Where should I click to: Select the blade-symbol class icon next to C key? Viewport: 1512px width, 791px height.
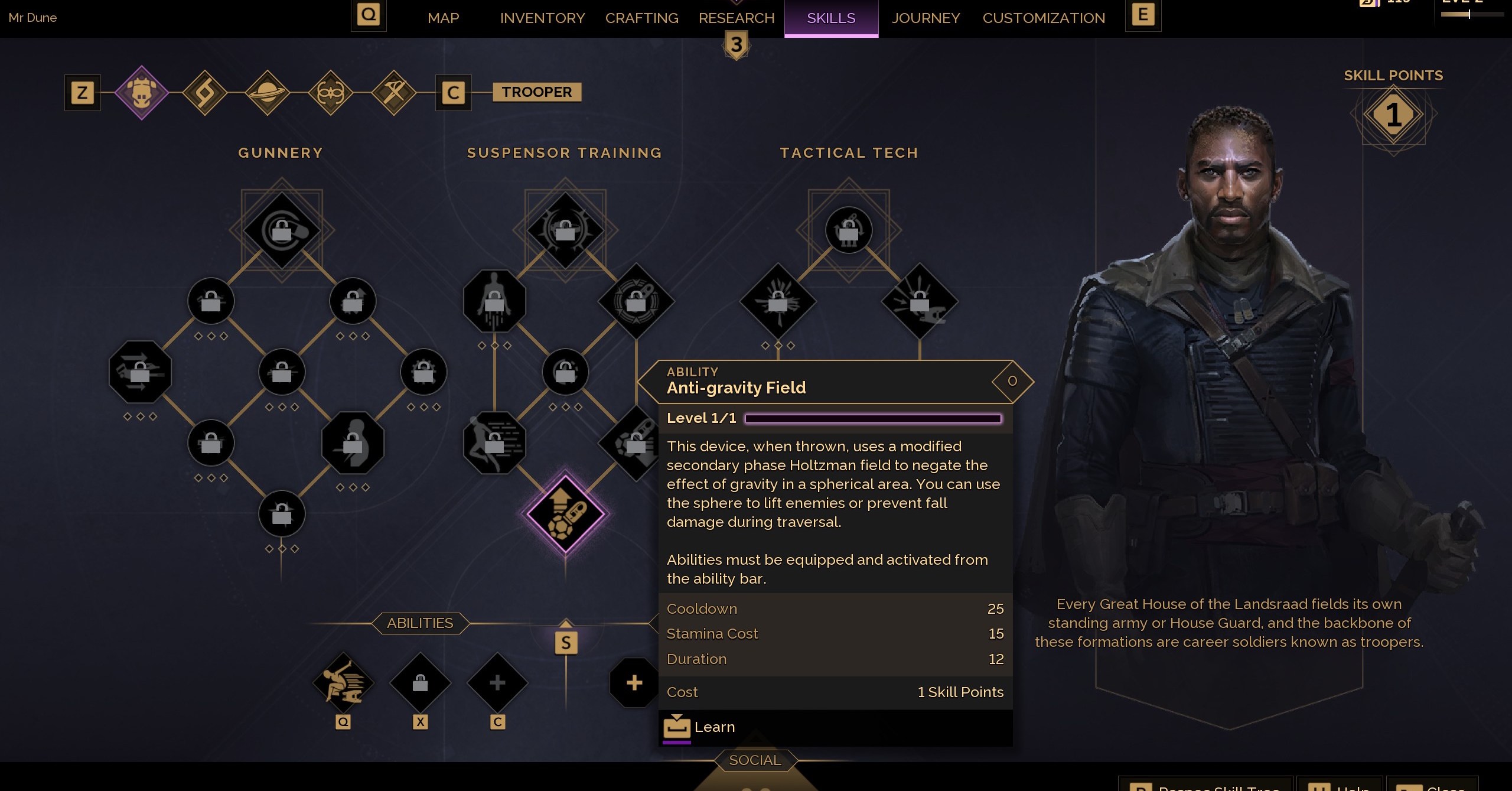(x=395, y=93)
